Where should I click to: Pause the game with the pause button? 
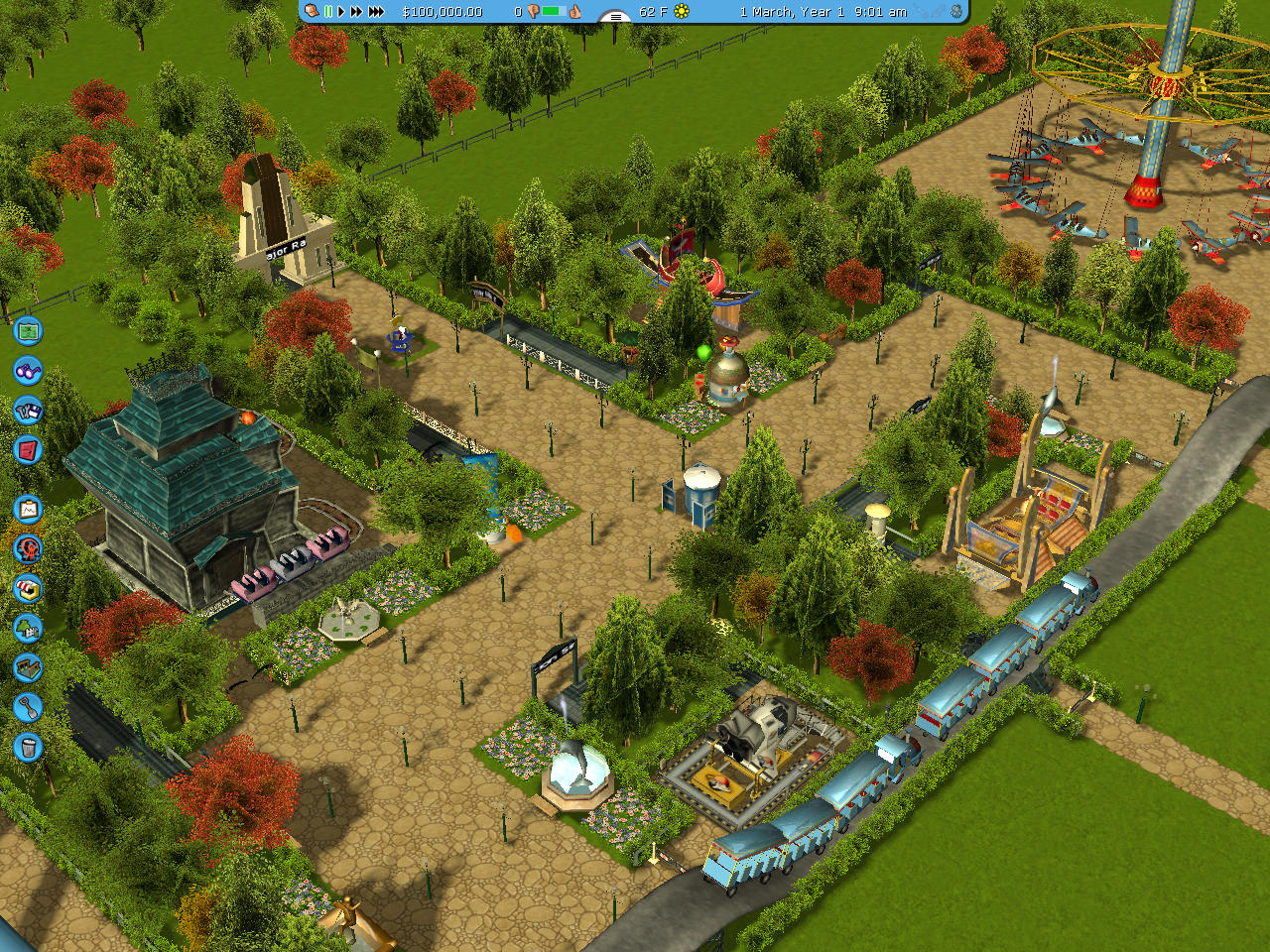[x=328, y=12]
